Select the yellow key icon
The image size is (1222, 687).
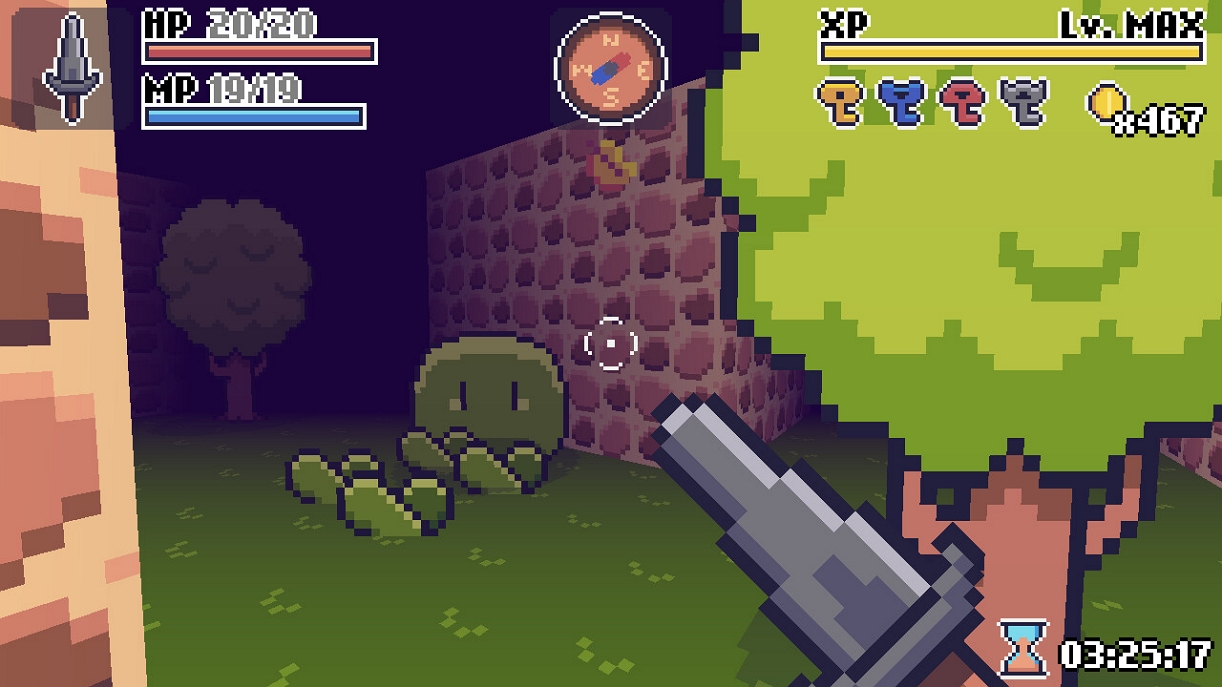840,102
